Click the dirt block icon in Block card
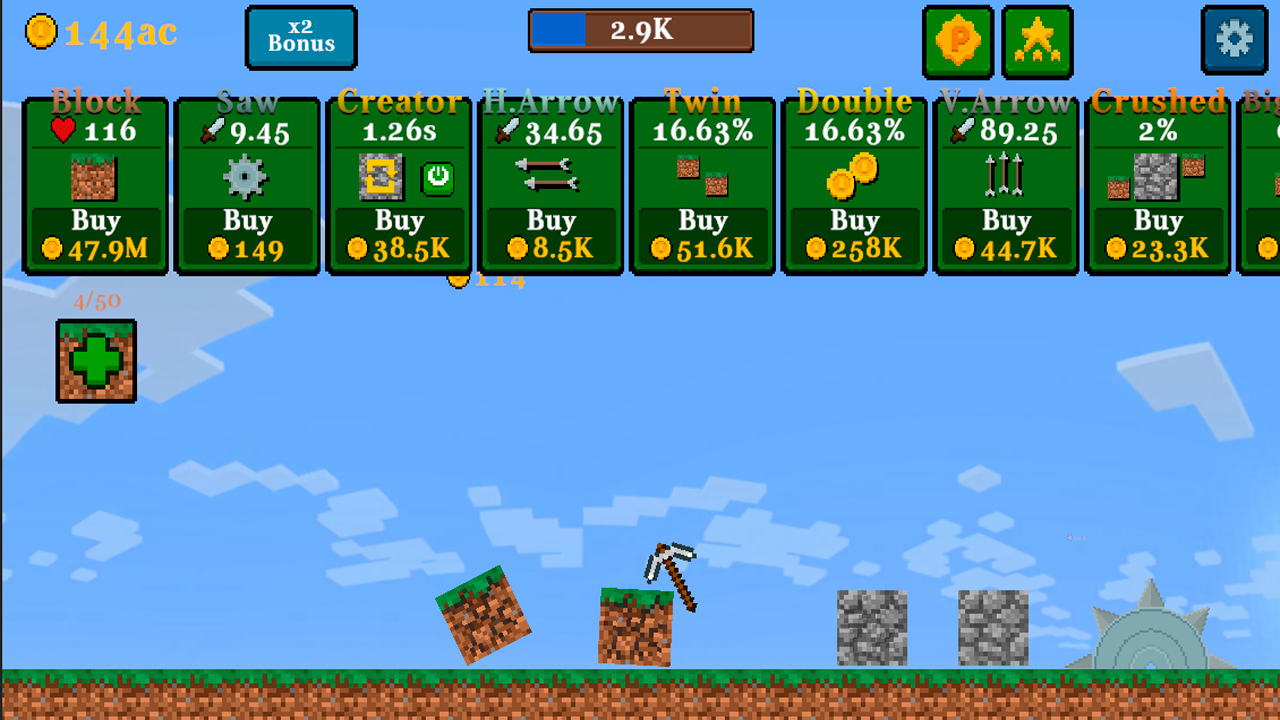 point(95,177)
